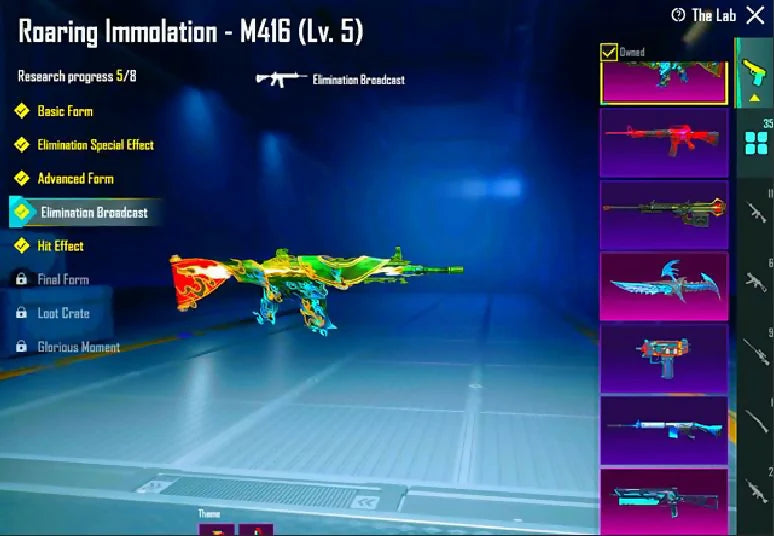Select the Advanced Form stage

point(75,179)
